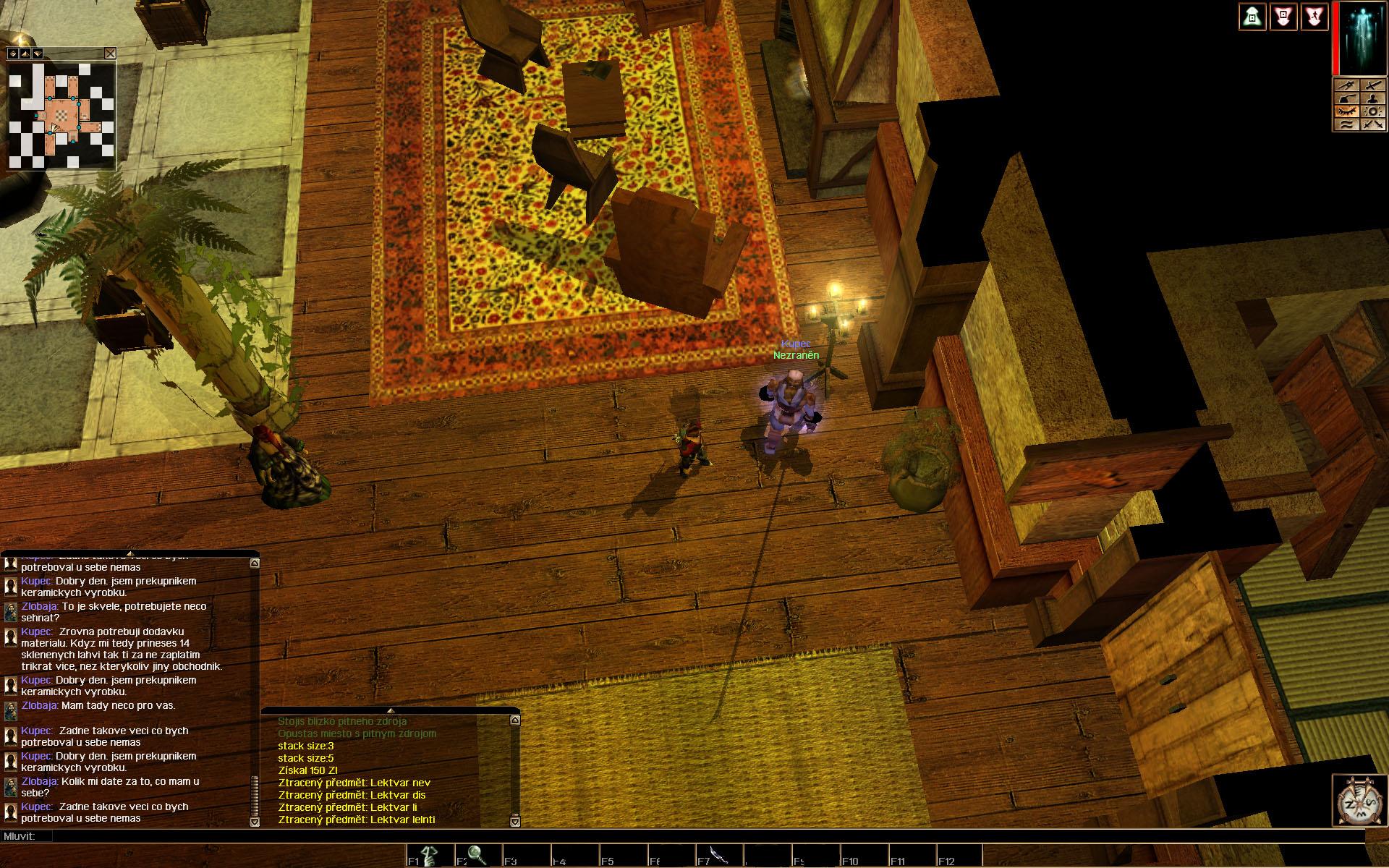
Task: Click the ring-with-dots button under the portrait
Action: [1372, 111]
